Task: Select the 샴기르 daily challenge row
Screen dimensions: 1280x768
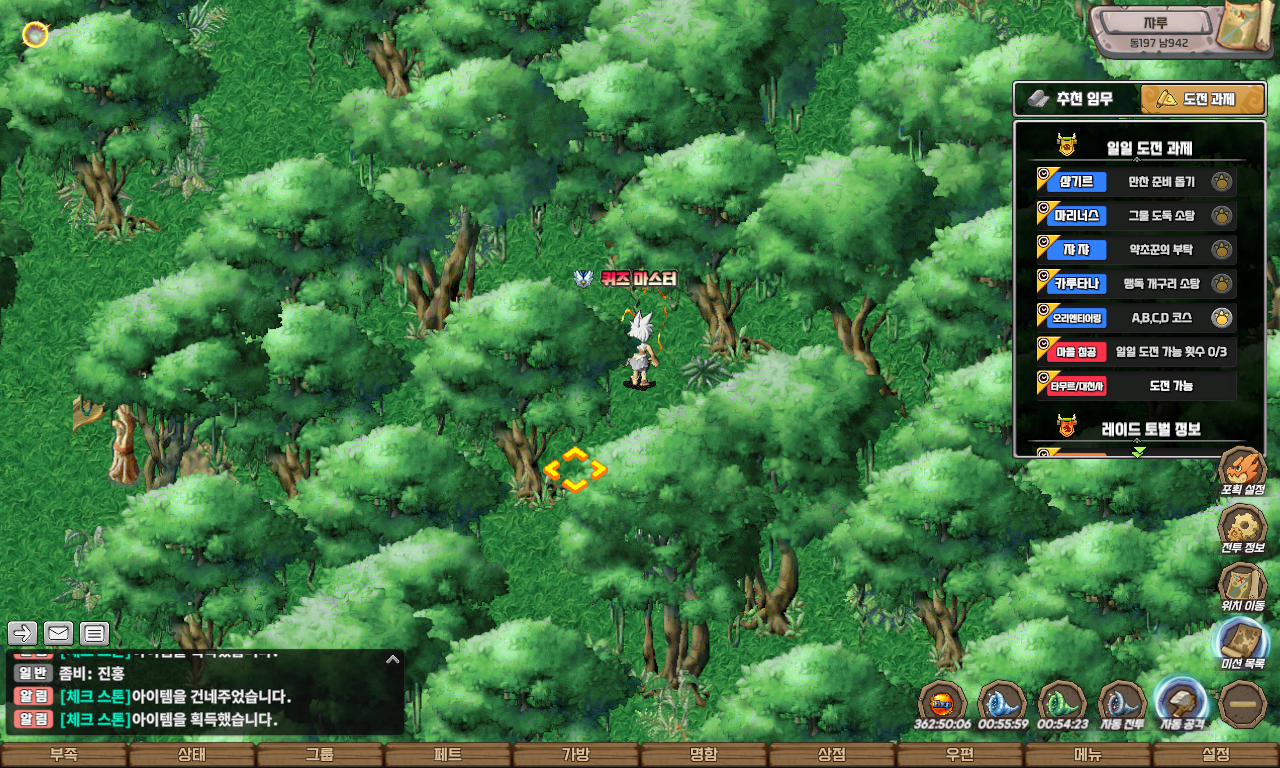Action: click(1136, 182)
